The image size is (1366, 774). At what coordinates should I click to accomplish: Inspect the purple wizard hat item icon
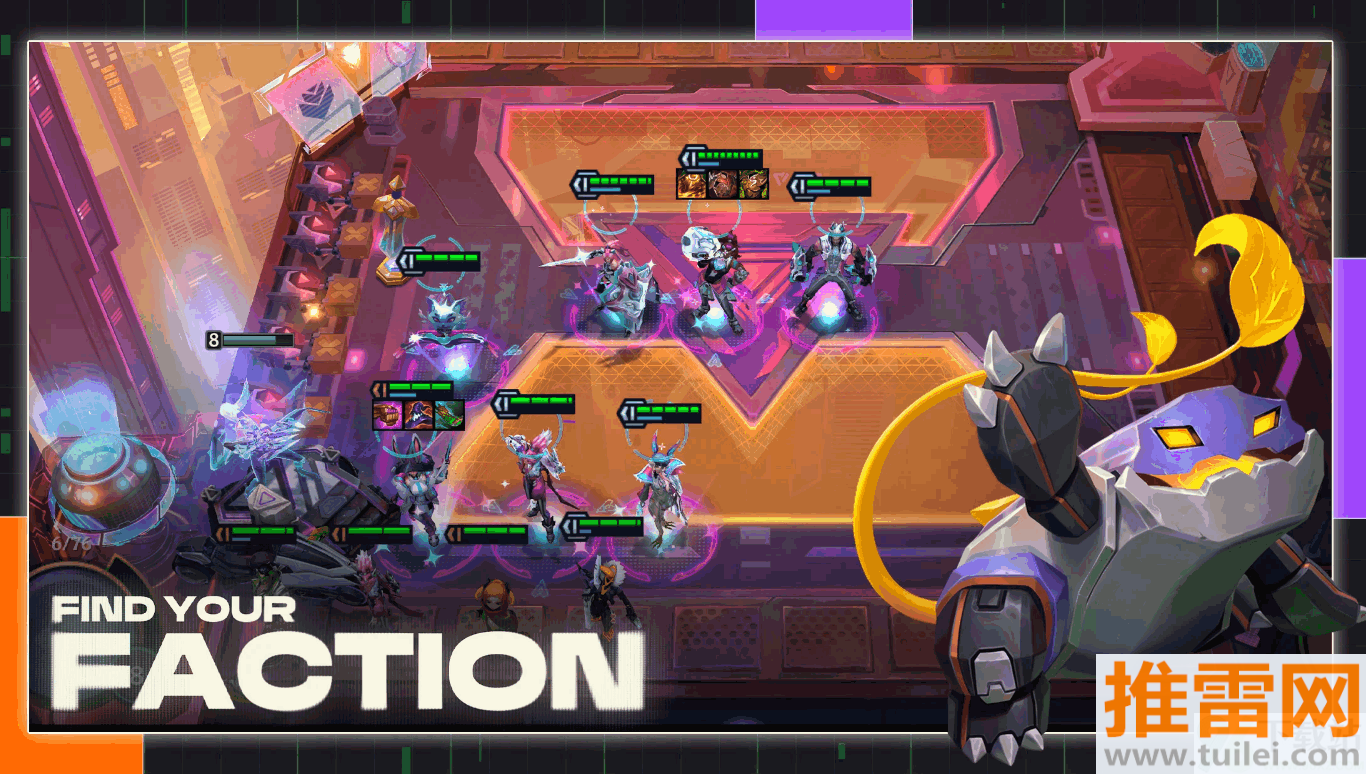click(x=419, y=414)
